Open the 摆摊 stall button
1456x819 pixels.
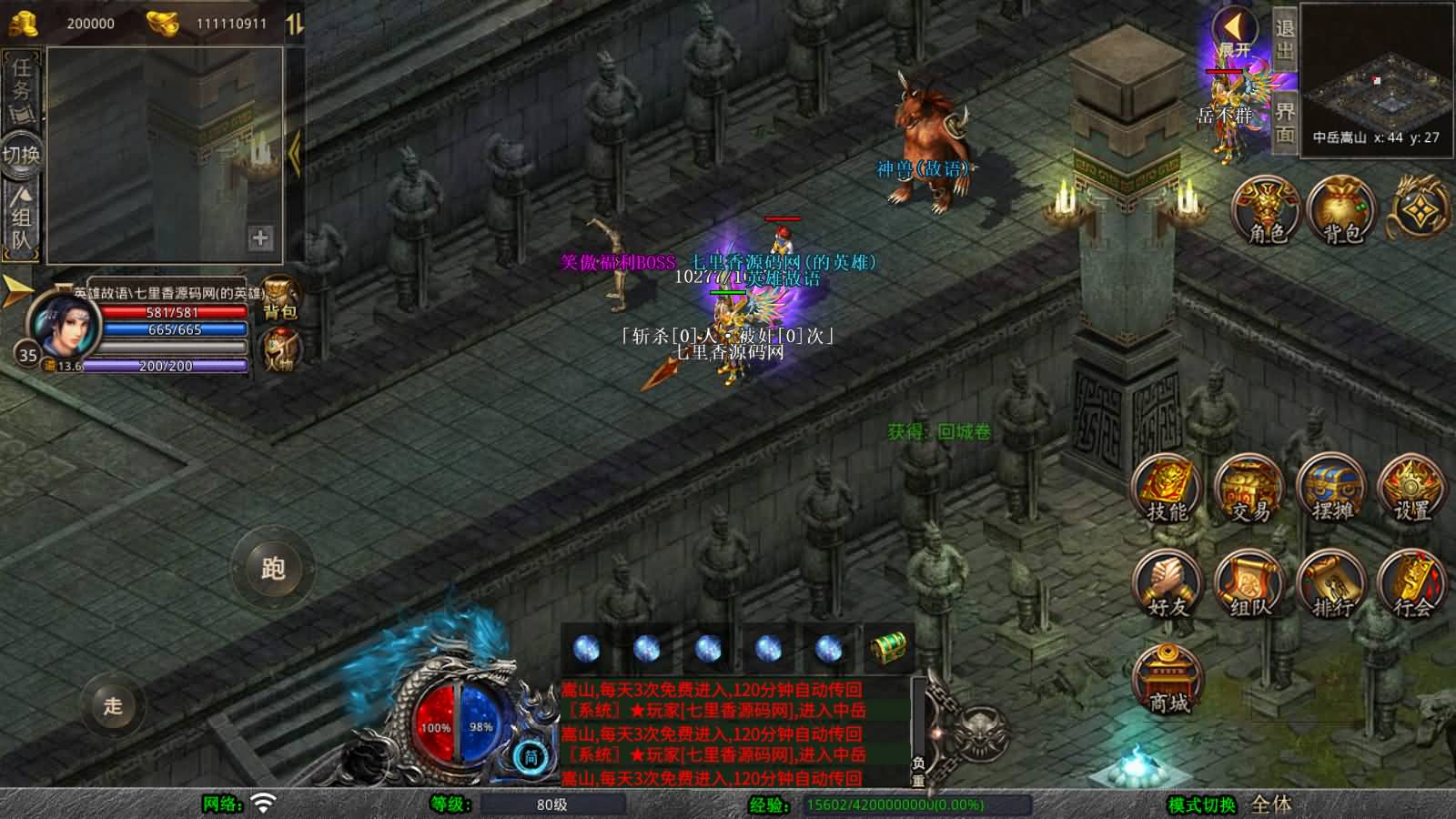tap(1331, 489)
